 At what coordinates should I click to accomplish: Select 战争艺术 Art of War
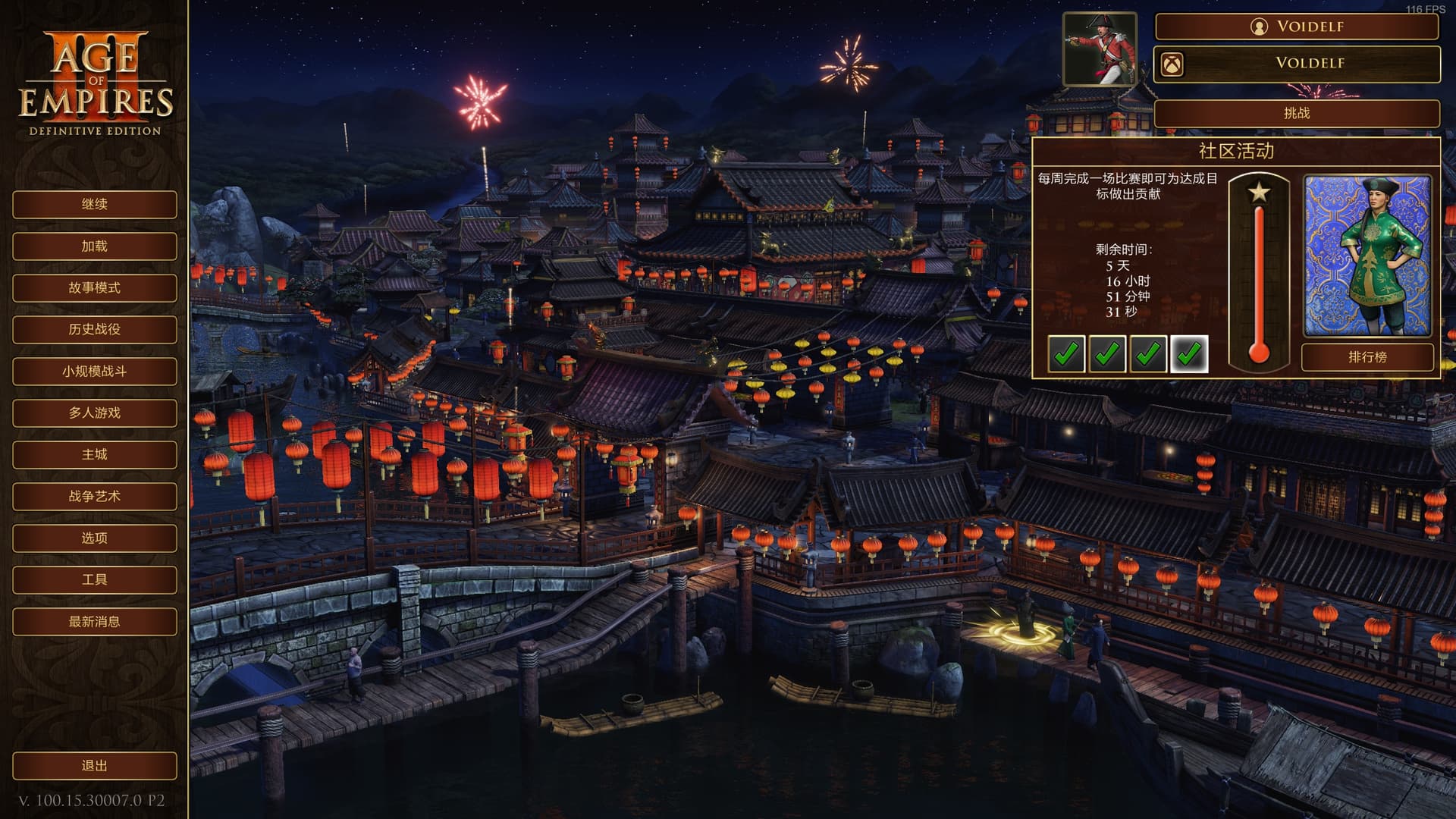(95, 497)
